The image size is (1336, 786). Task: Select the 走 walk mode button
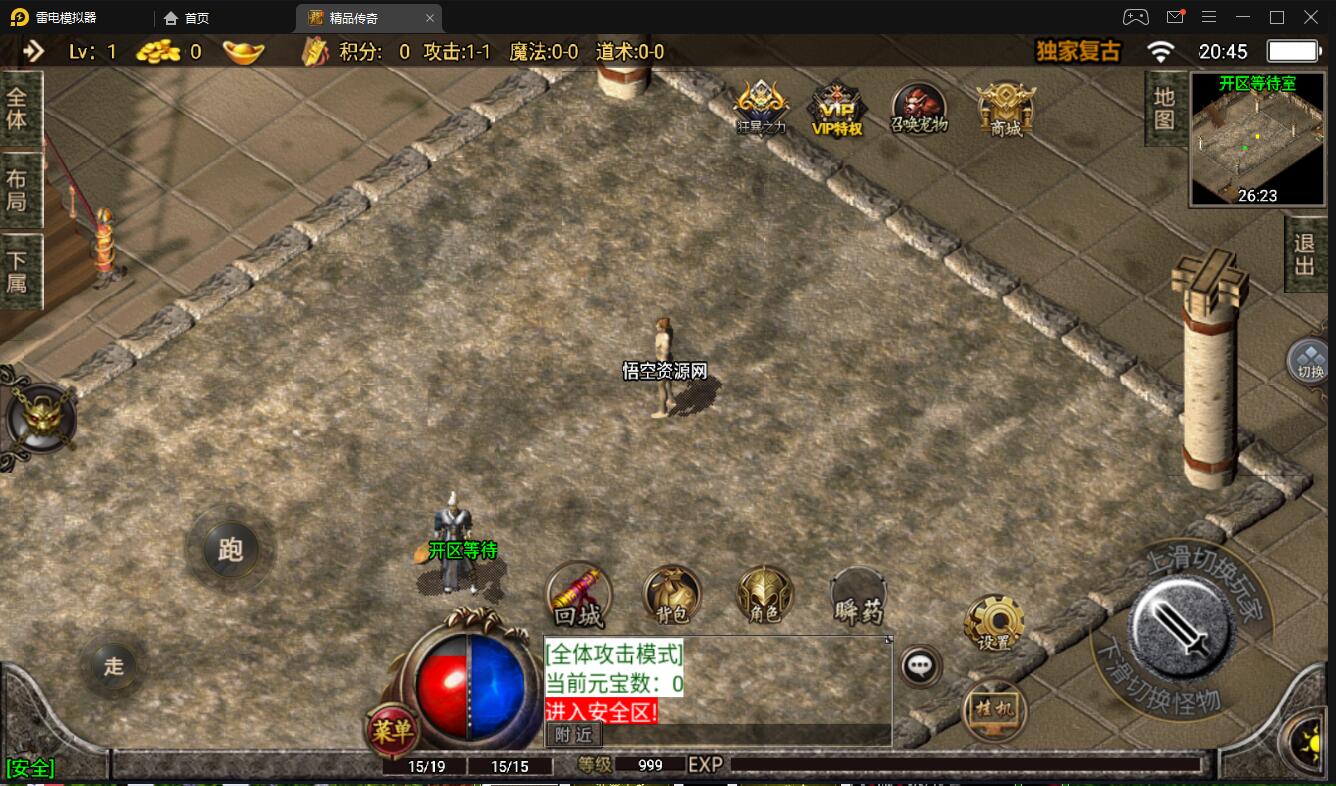point(113,665)
